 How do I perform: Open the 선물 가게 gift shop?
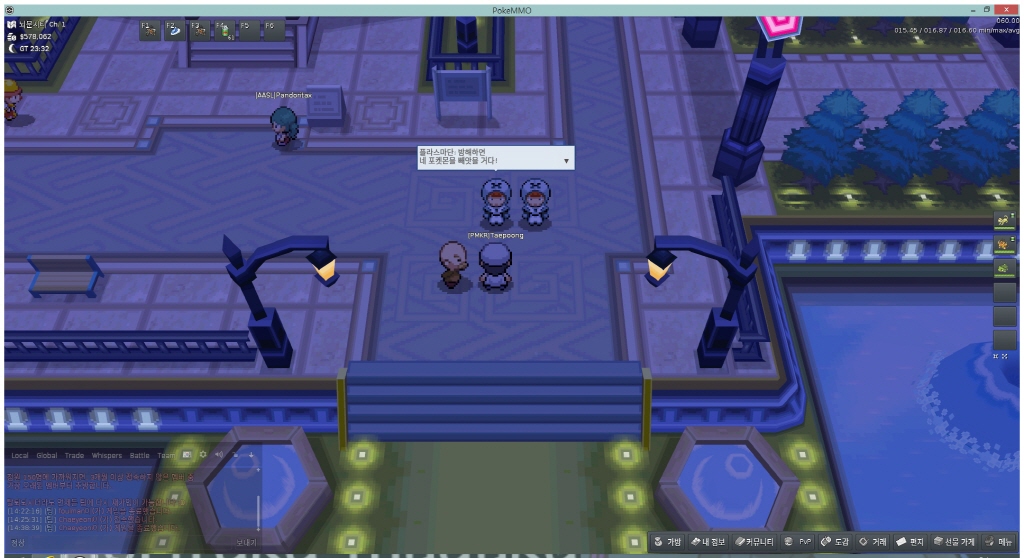[x=954, y=542]
